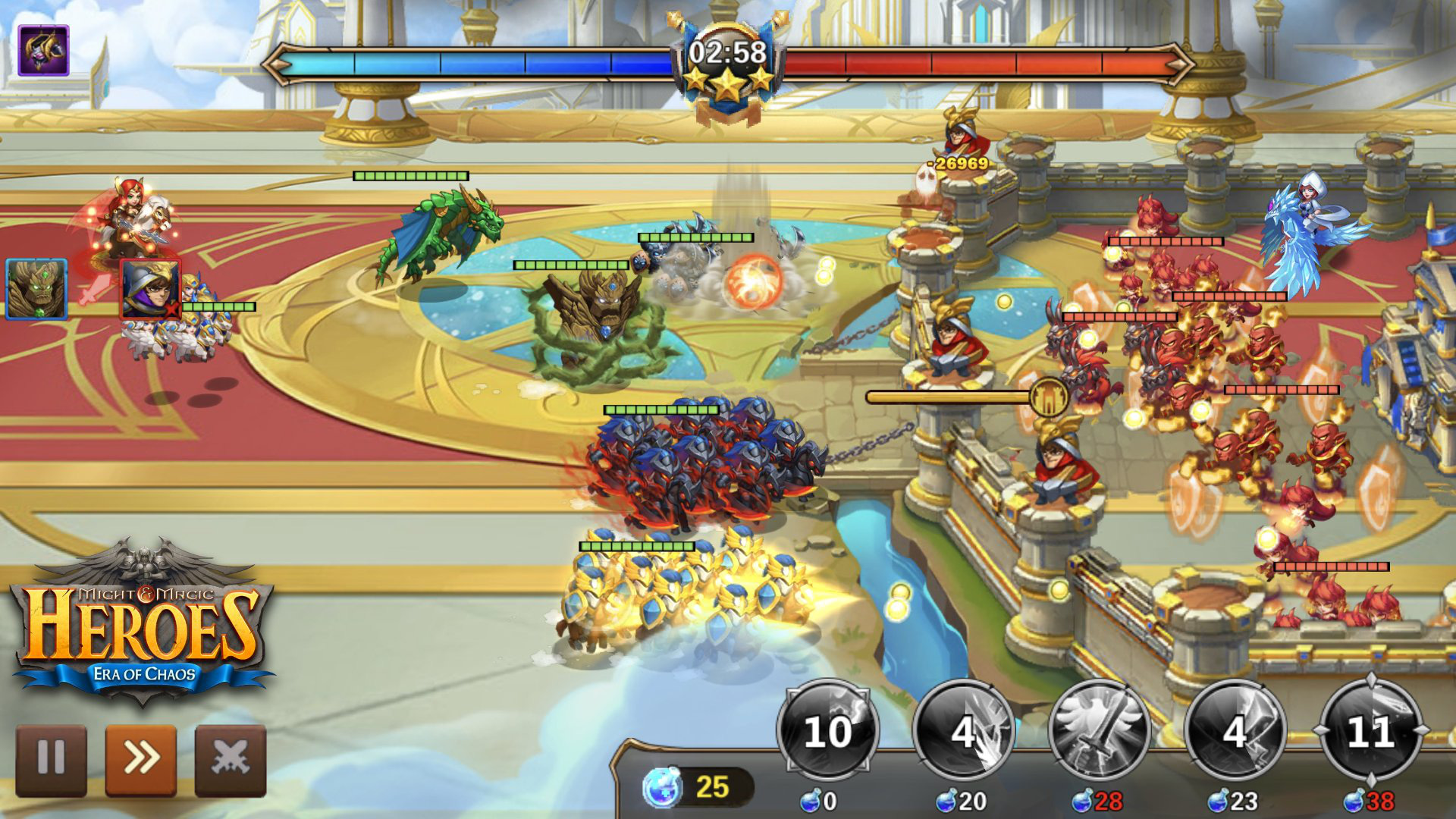
Task: Toggle fast-forward battle speed
Action: pos(140,760)
